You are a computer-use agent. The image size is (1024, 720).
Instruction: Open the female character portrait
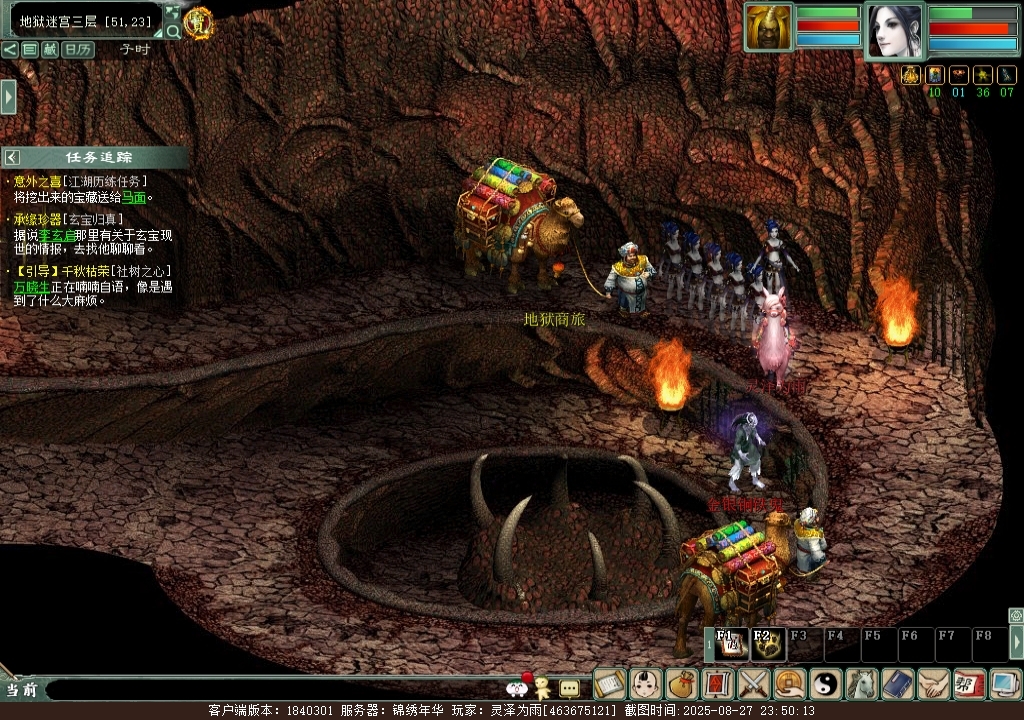(x=893, y=31)
